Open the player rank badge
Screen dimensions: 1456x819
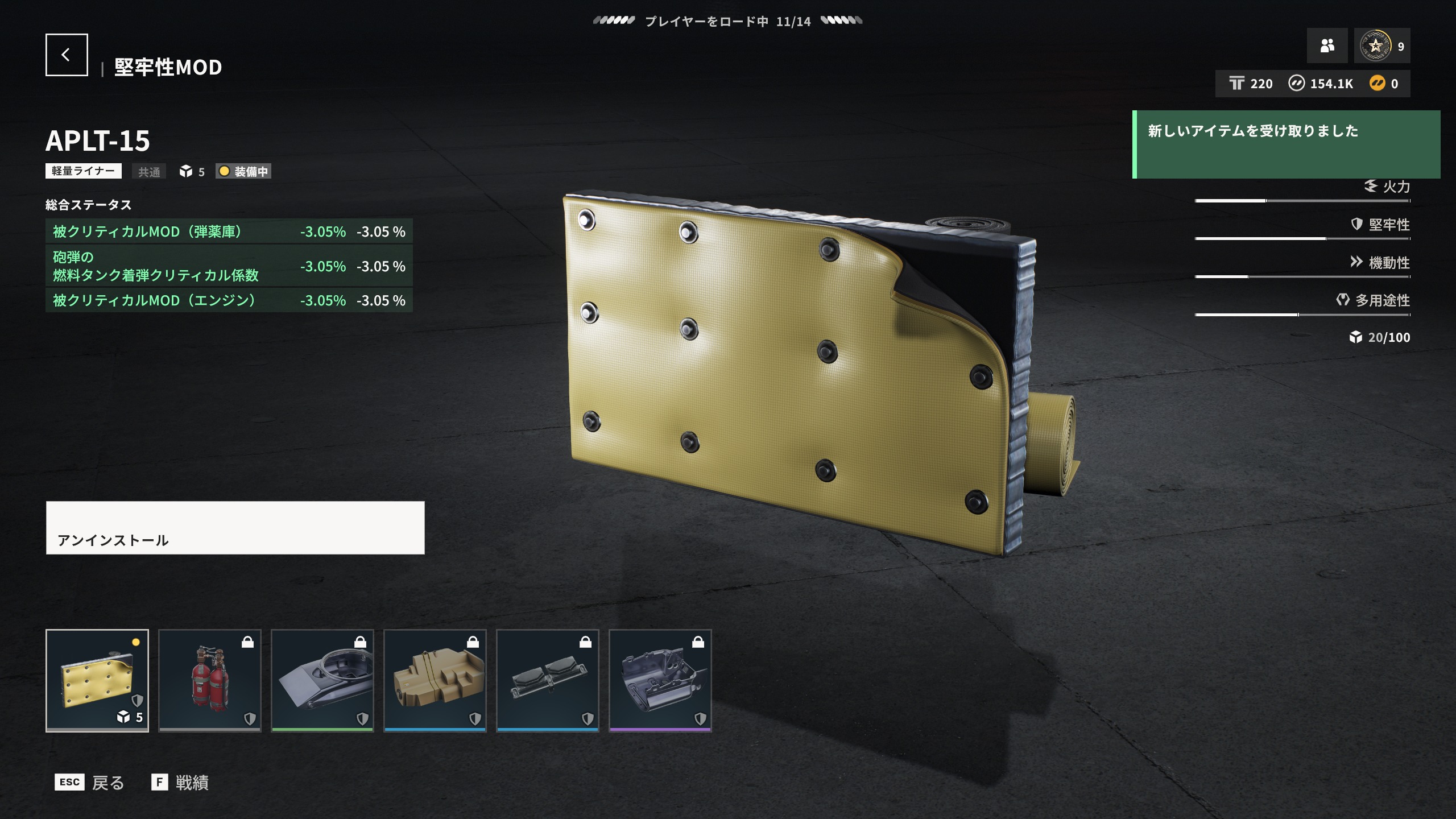pos(1382,45)
